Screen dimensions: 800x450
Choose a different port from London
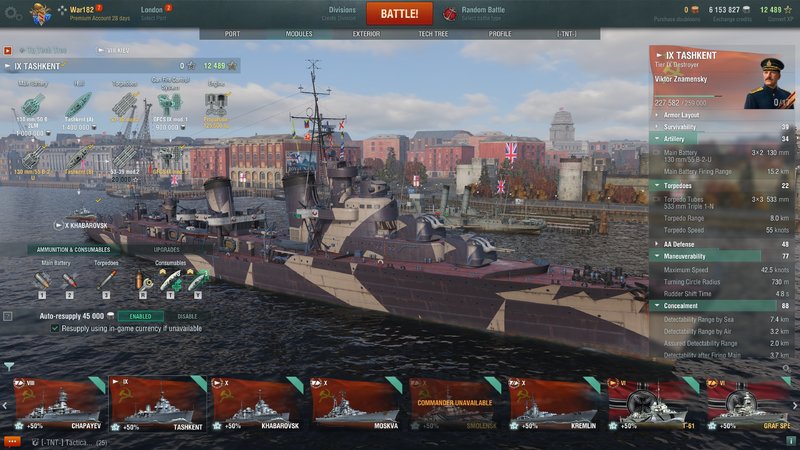pos(152,13)
